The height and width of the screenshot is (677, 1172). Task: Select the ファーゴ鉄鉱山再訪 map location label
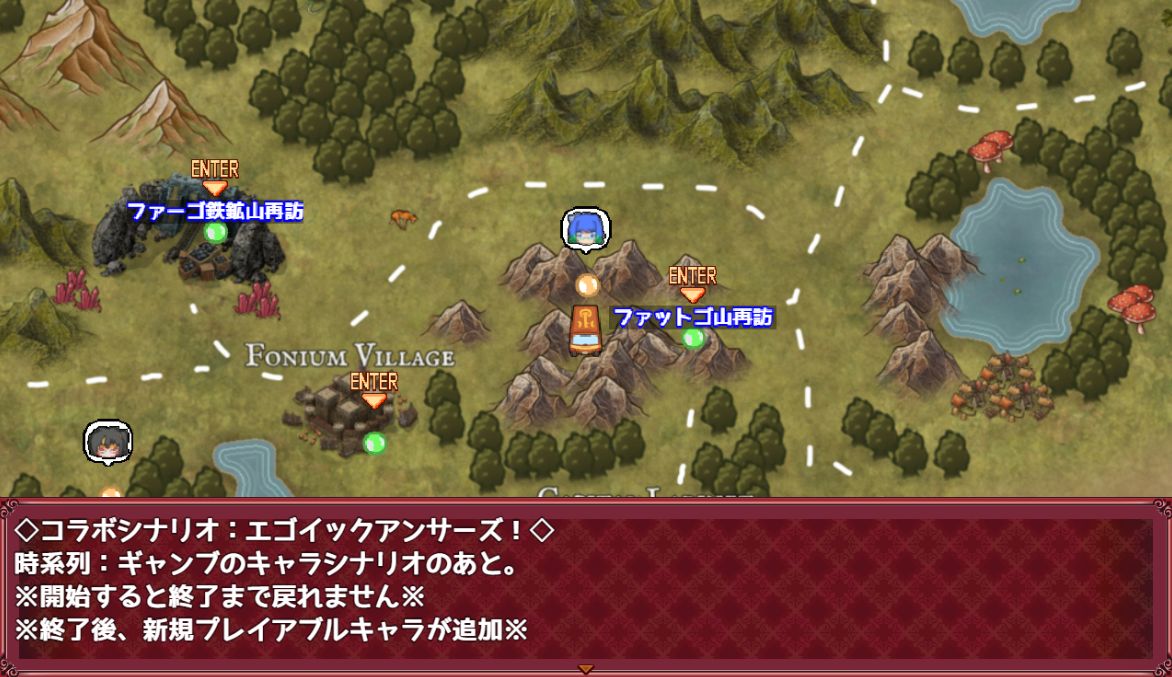pos(215,211)
